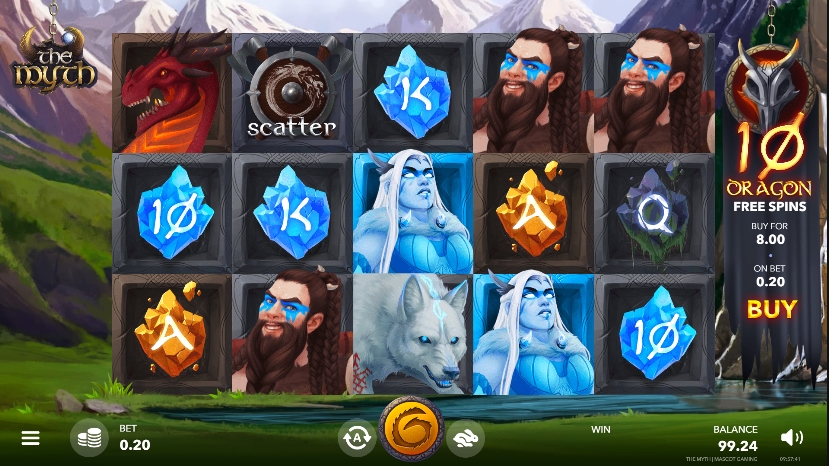Open the hamburger menu
The height and width of the screenshot is (466, 829).
point(31,438)
